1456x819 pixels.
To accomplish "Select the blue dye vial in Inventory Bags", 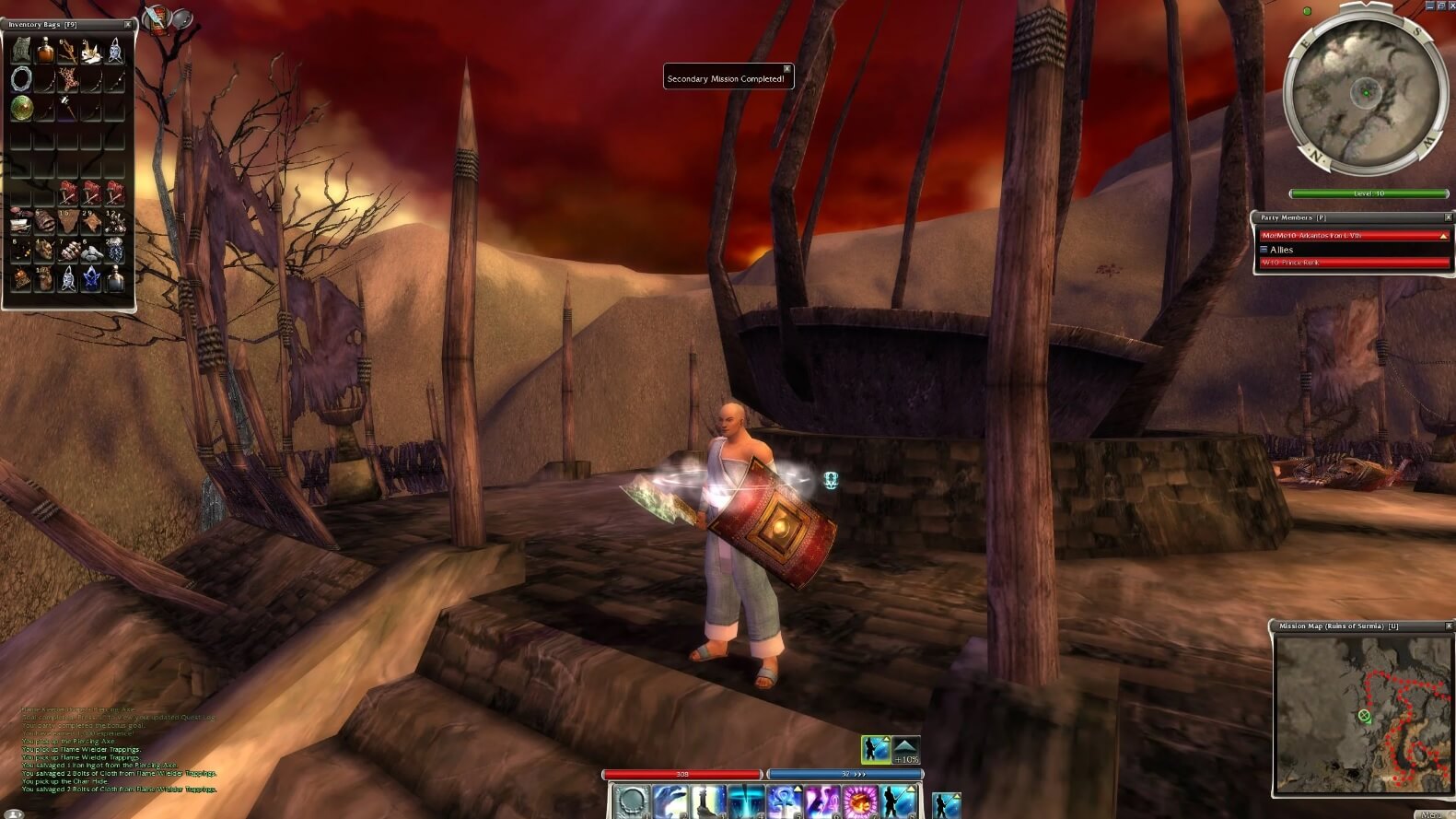I will (x=92, y=276).
